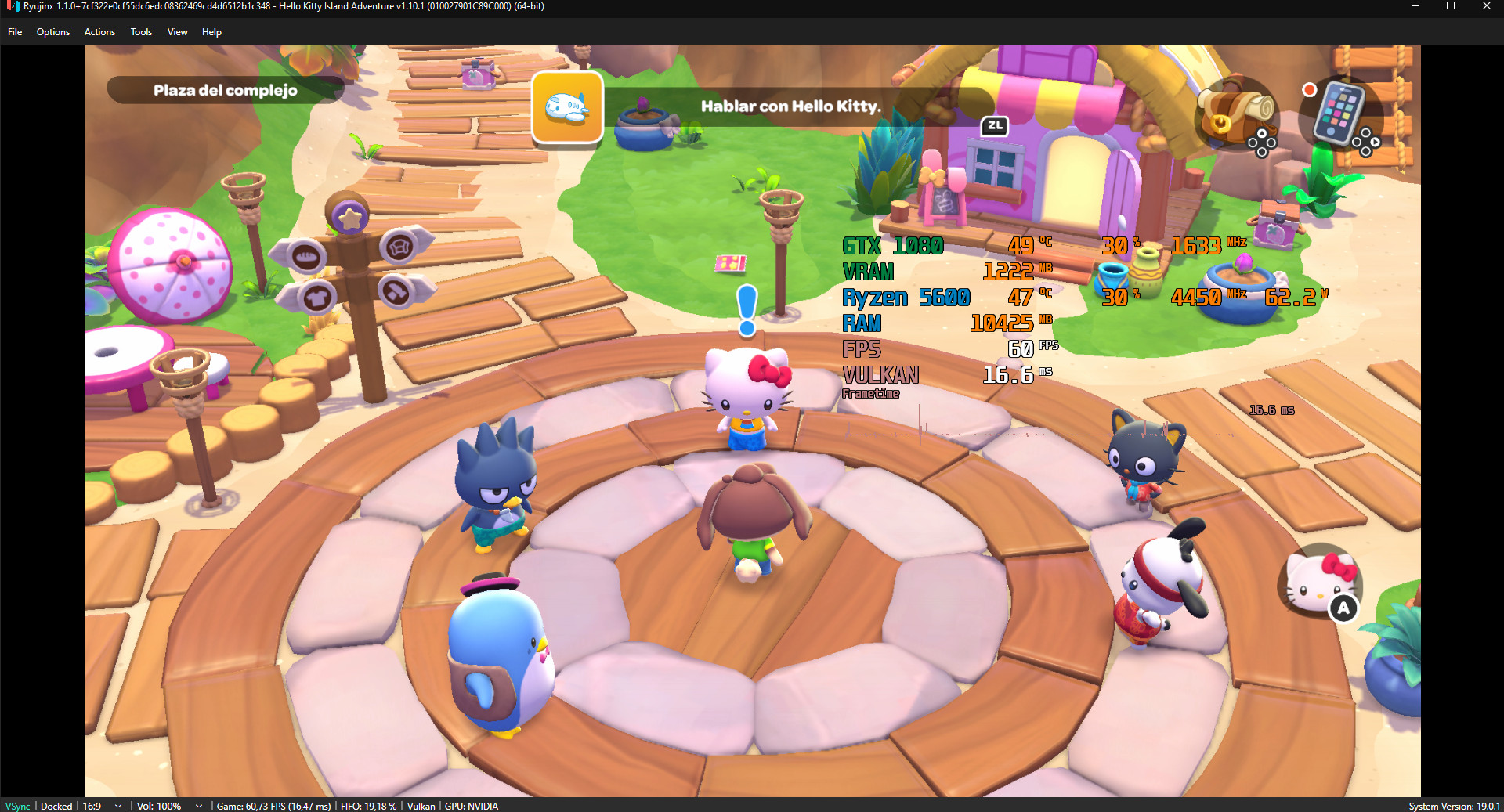The height and width of the screenshot is (812, 1504).
Task: Switch Docked mode in the status bar
Action: pos(56,806)
